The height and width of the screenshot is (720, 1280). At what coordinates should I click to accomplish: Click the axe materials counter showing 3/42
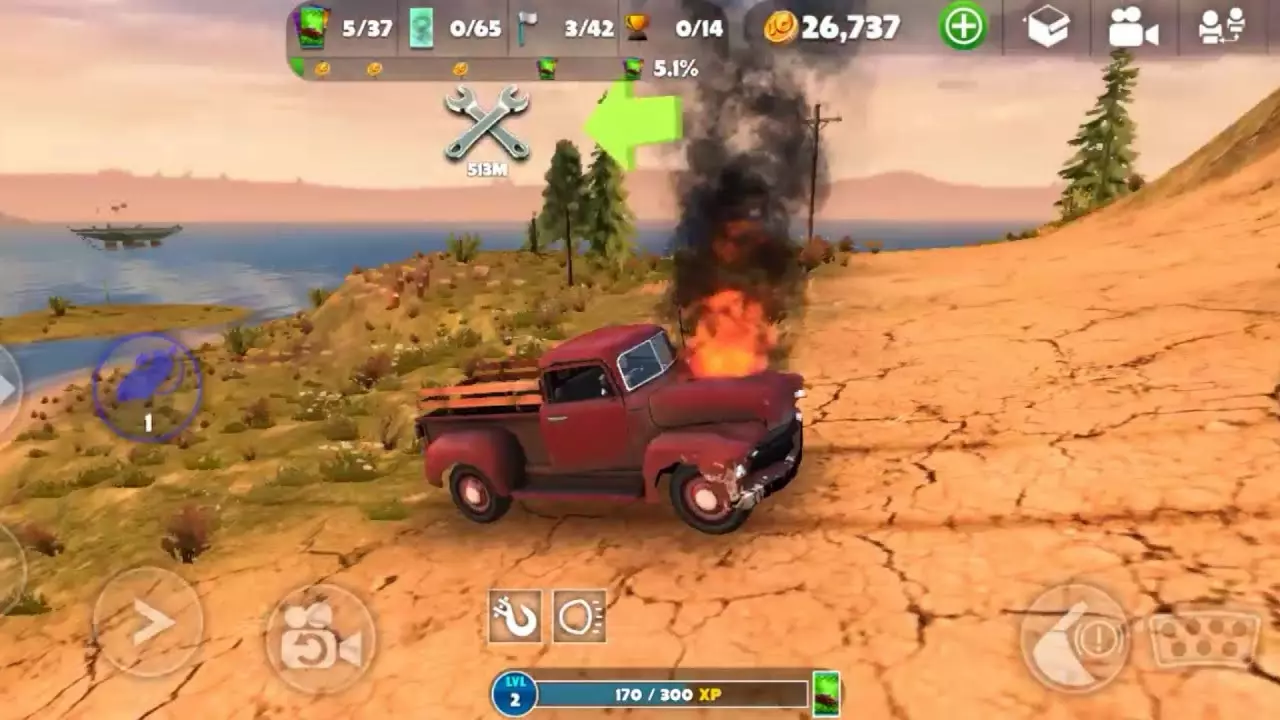click(x=565, y=27)
